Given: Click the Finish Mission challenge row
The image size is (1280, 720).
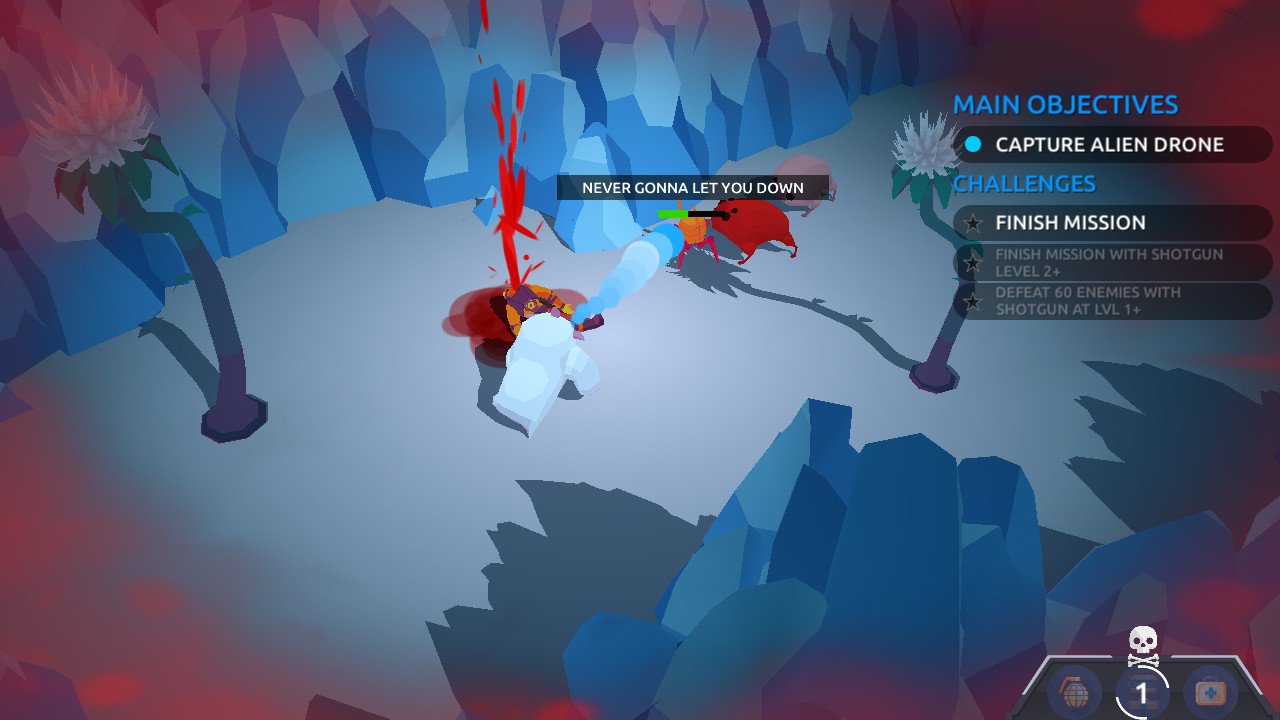Looking at the screenshot, I should coord(1110,223).
